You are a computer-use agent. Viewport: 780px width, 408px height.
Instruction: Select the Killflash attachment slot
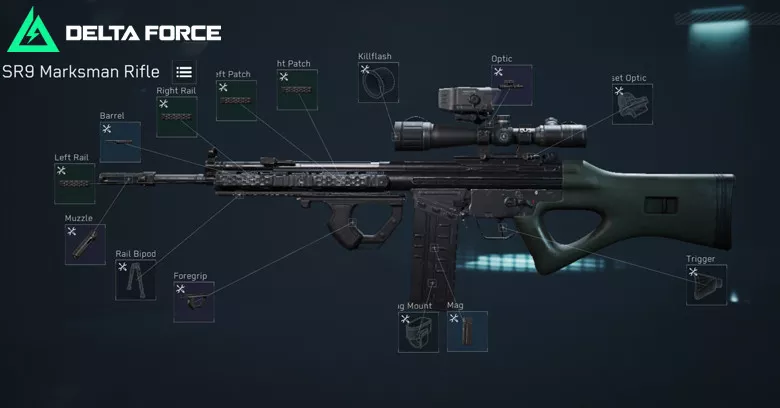378,83
